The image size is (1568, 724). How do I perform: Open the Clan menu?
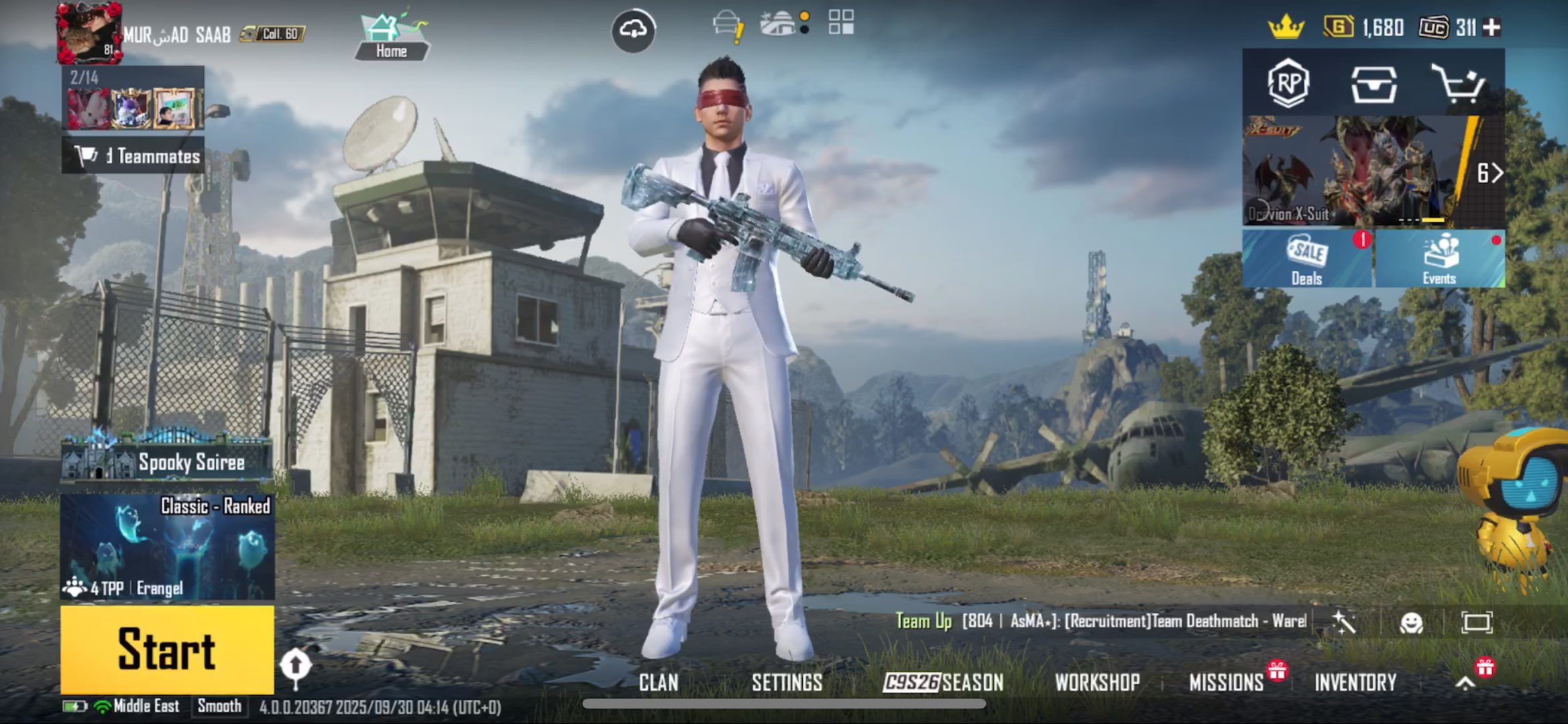click(658, 682)
